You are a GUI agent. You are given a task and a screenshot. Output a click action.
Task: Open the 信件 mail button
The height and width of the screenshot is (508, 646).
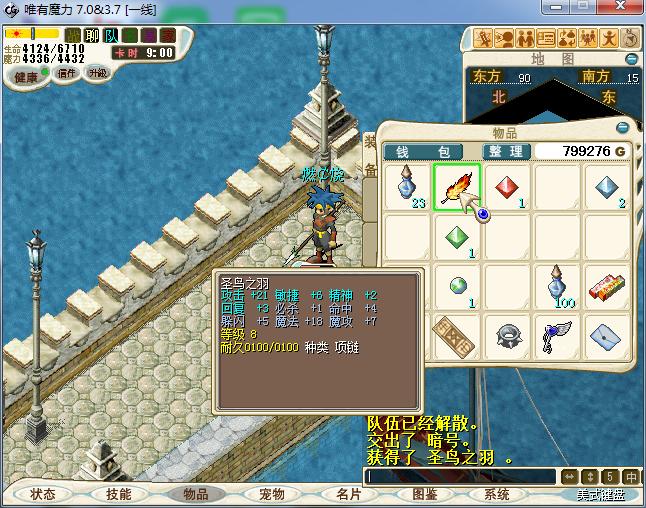click(x=67, y=73)
